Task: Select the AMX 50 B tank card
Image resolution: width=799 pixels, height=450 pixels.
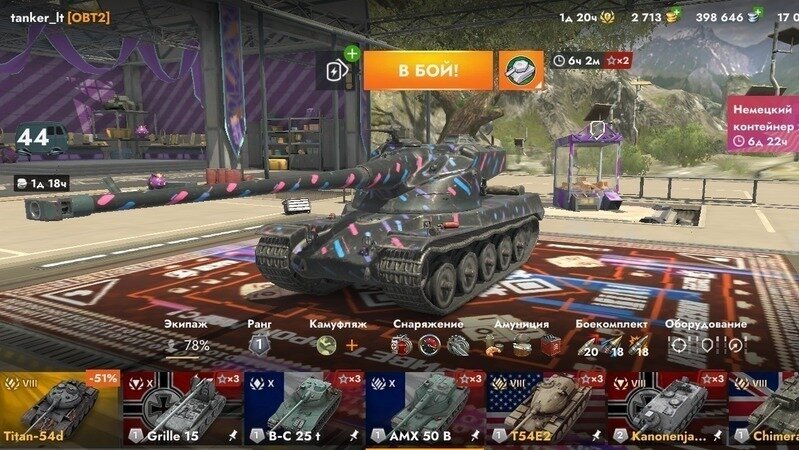Action: (x=426, y=408)
